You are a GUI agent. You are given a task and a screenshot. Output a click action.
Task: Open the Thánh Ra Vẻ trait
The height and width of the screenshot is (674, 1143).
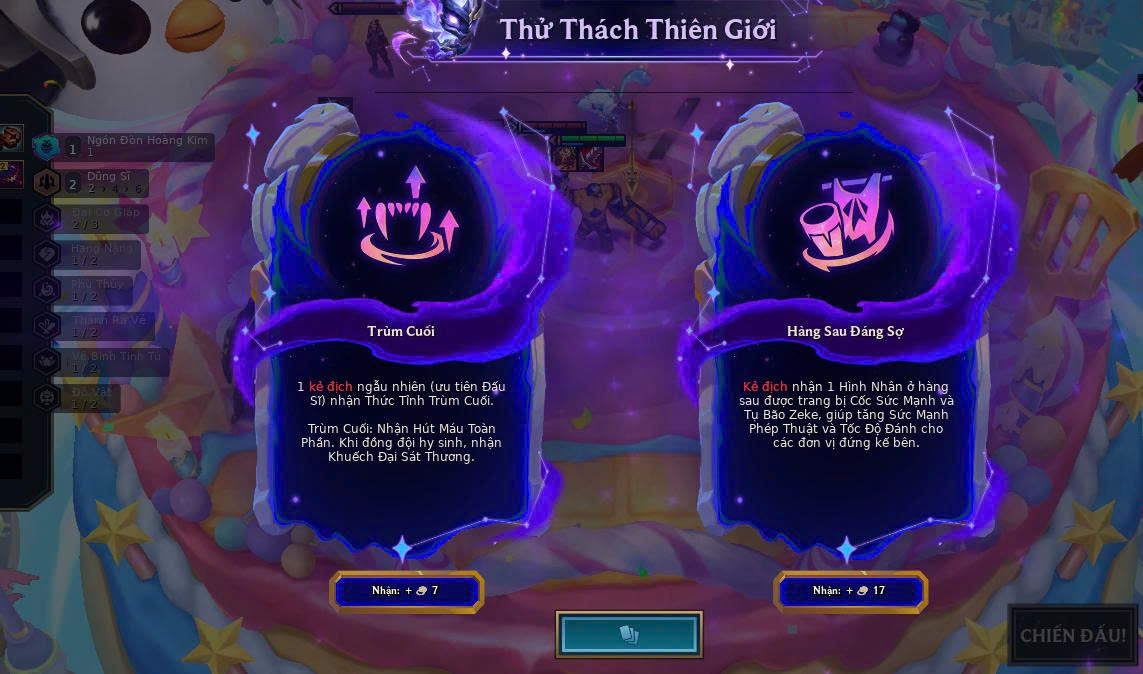tap(100, 326)
